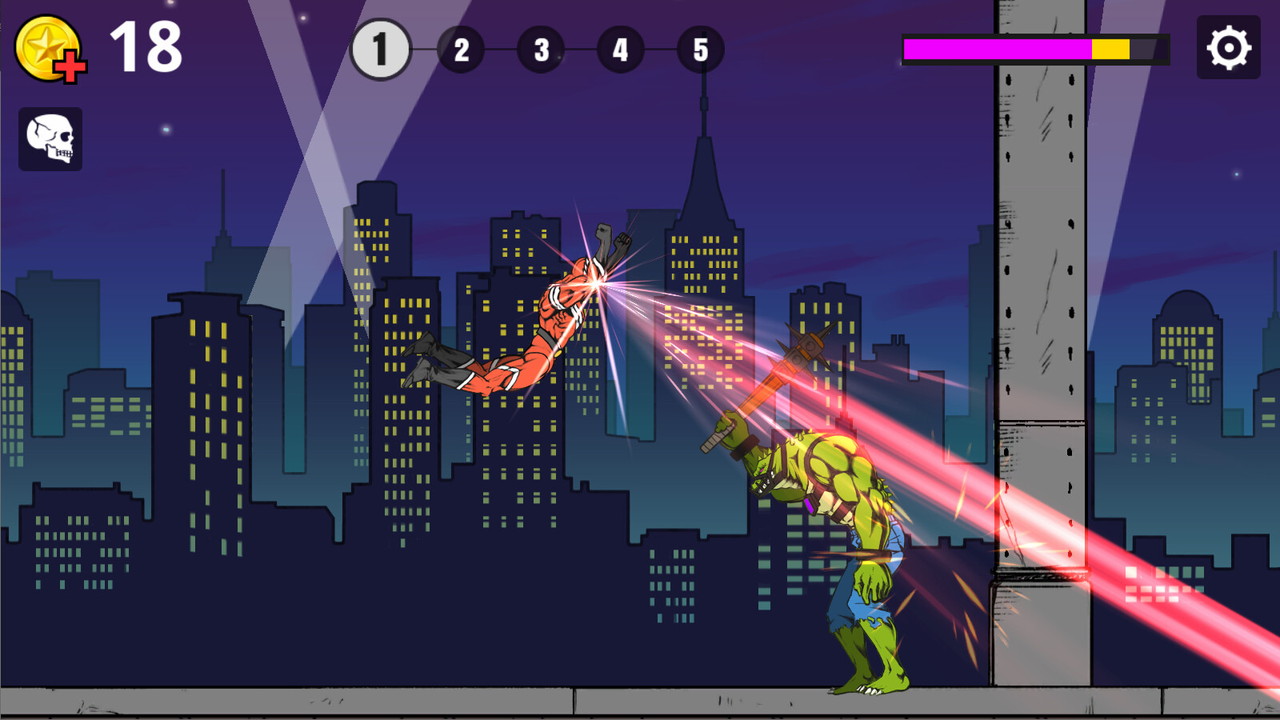Select stage 4 circle on progress track

pos(620,48)
